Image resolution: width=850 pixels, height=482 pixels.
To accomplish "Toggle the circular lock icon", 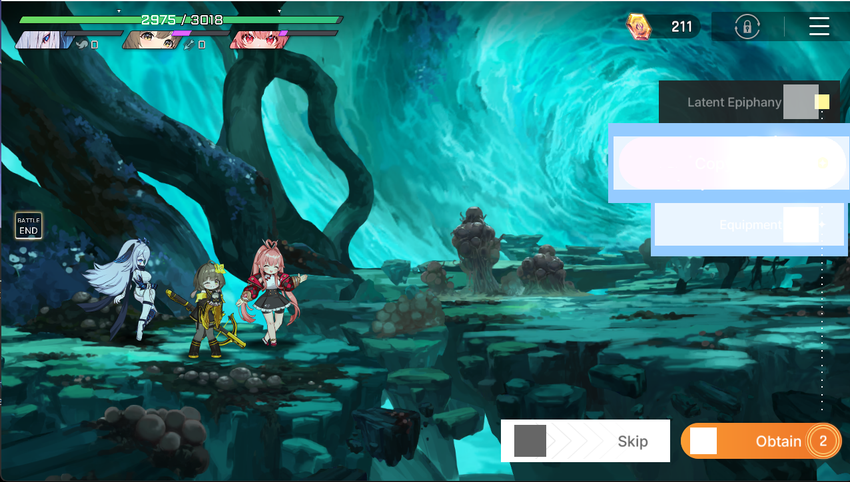I will point(745,27).
